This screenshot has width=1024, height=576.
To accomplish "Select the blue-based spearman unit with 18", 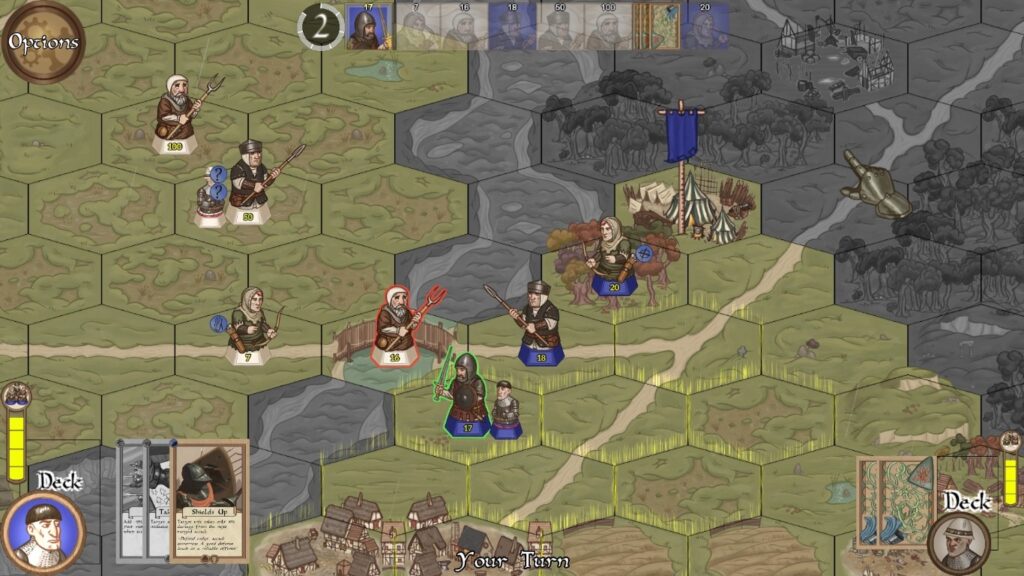I will 539,323.
